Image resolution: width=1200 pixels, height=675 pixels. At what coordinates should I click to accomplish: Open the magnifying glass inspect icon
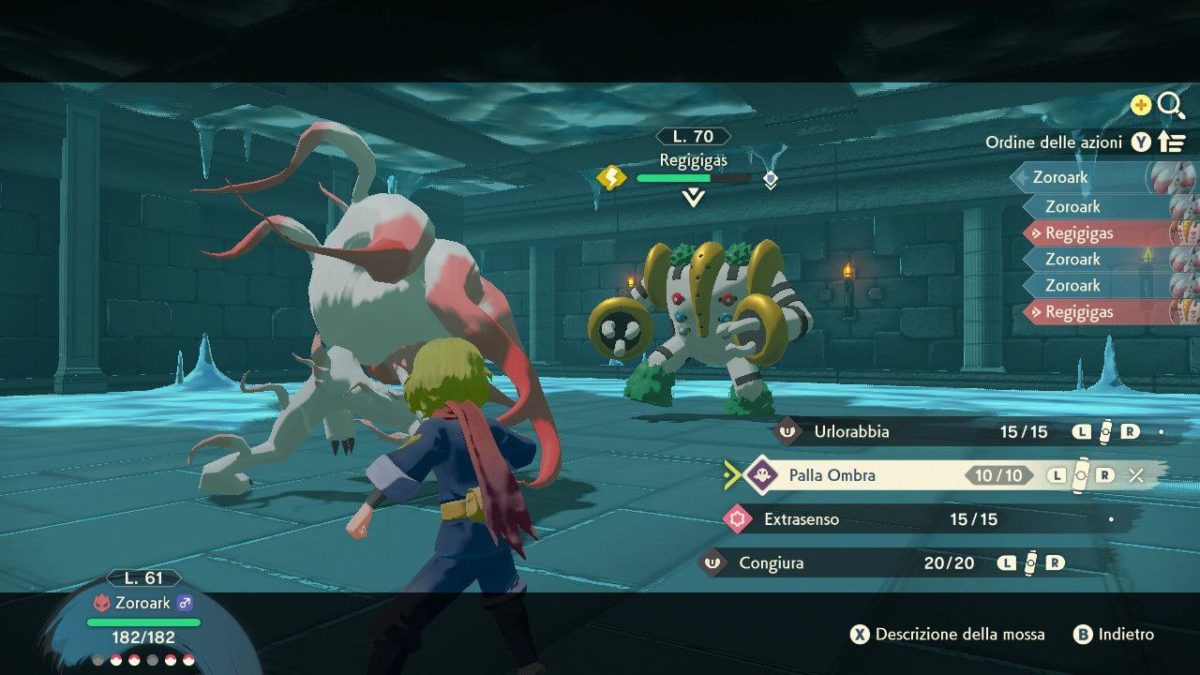point(1170,104)
